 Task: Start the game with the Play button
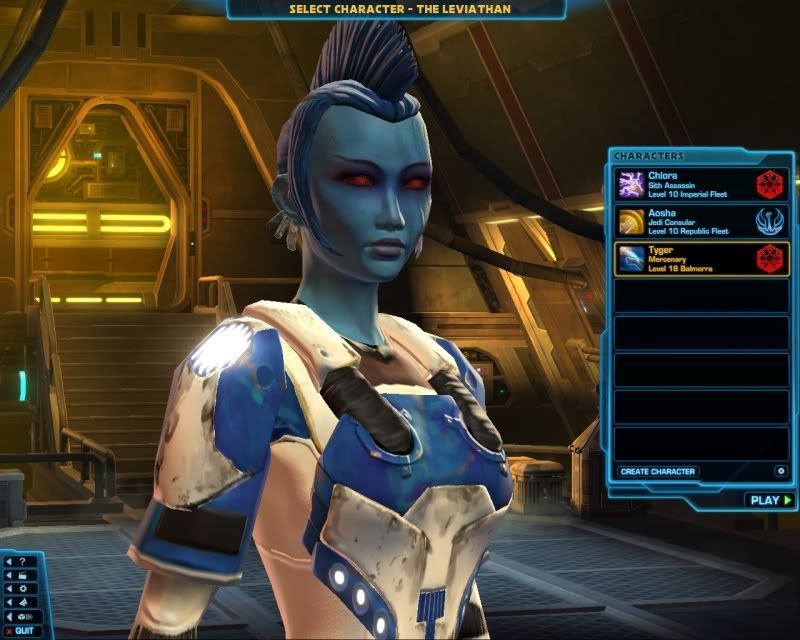tap(769, 500)
